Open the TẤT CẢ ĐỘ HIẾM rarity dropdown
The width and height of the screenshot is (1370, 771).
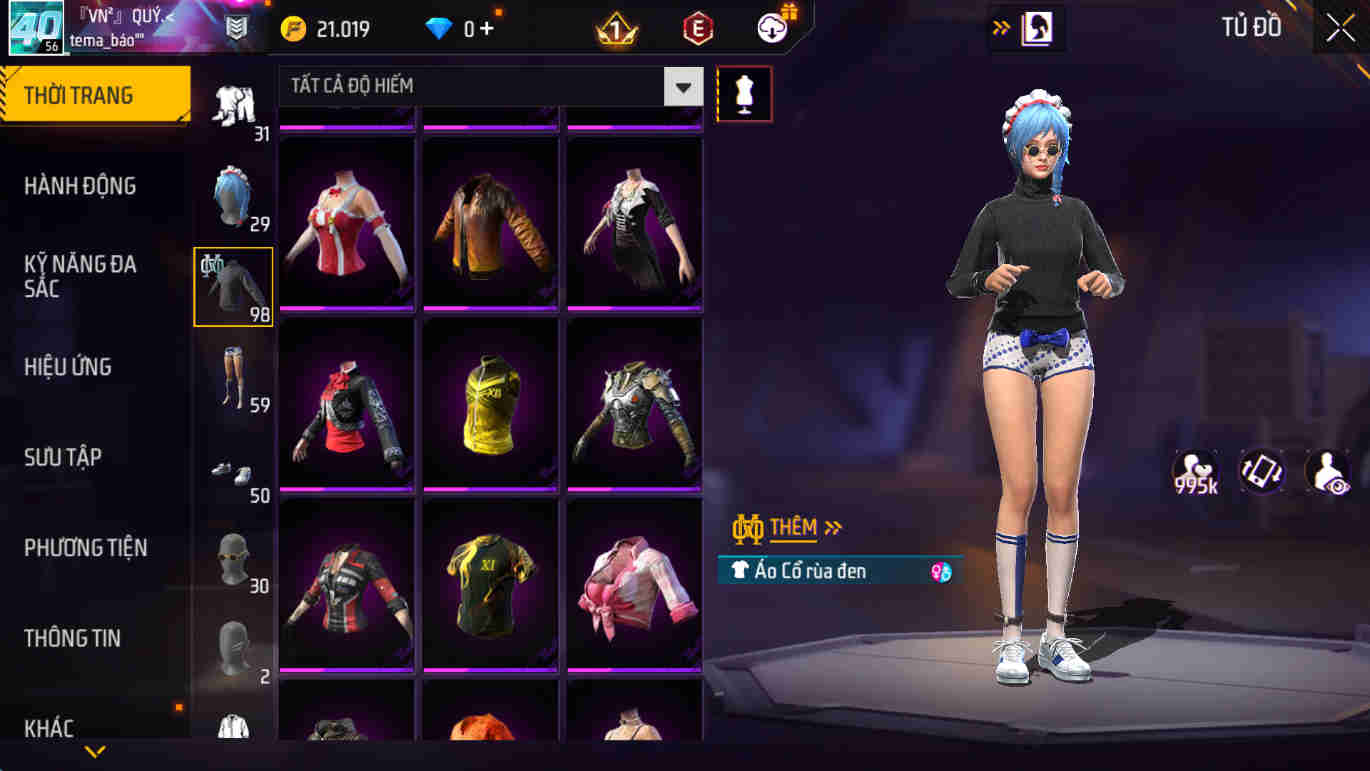480,86
